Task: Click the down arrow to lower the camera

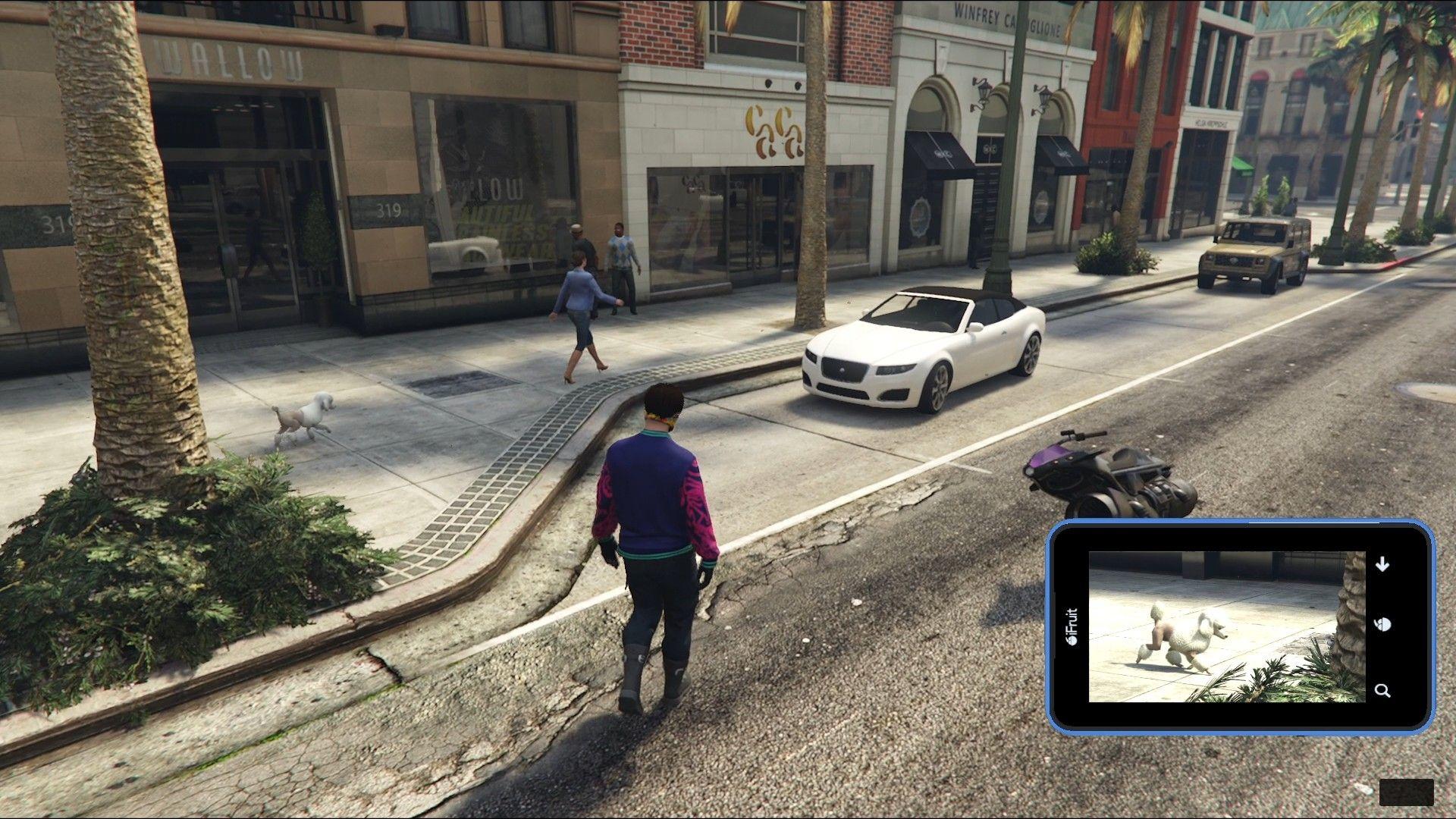Action: click(1382, 564)
